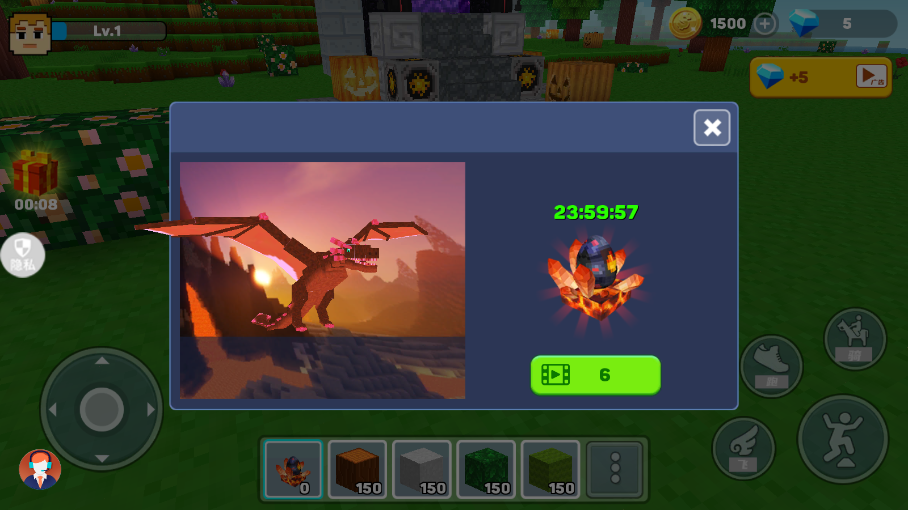Viewport: 908px width, 510px height.
Task: Select the olive green block slot
Action: click(x=550, y=469)
